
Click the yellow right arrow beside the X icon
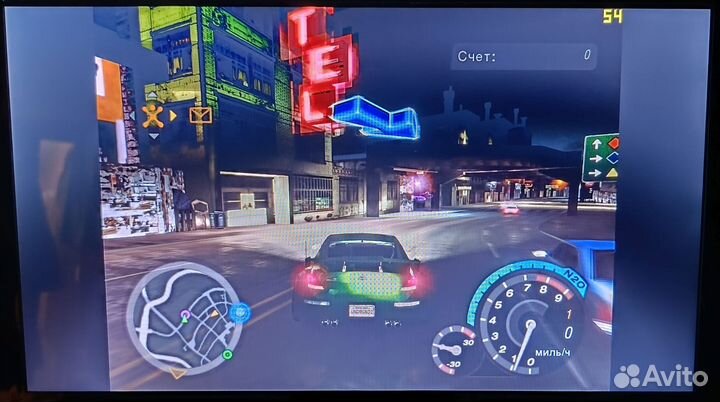click(x=173, y=115)
